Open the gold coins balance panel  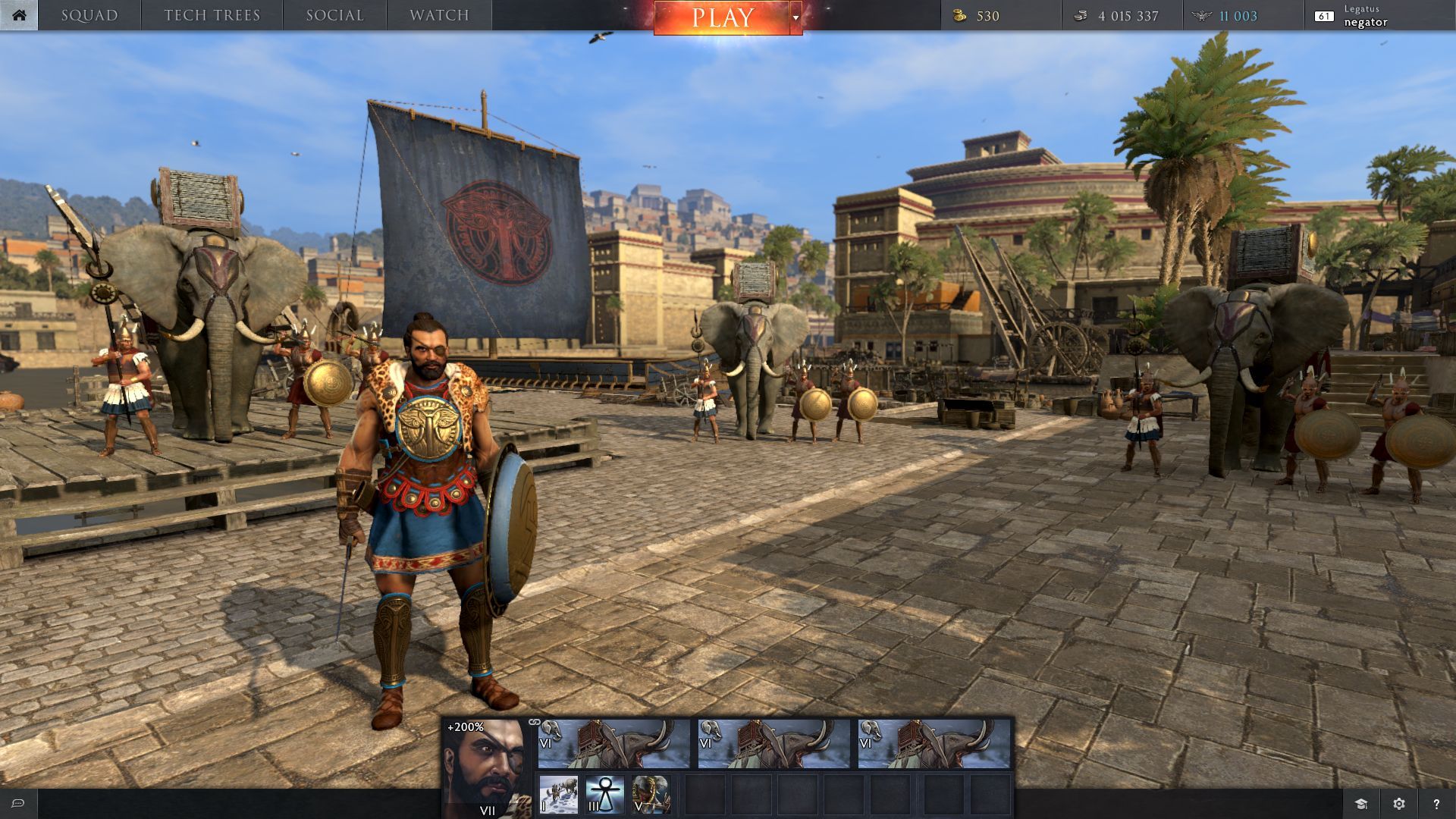coord(1001,16)
